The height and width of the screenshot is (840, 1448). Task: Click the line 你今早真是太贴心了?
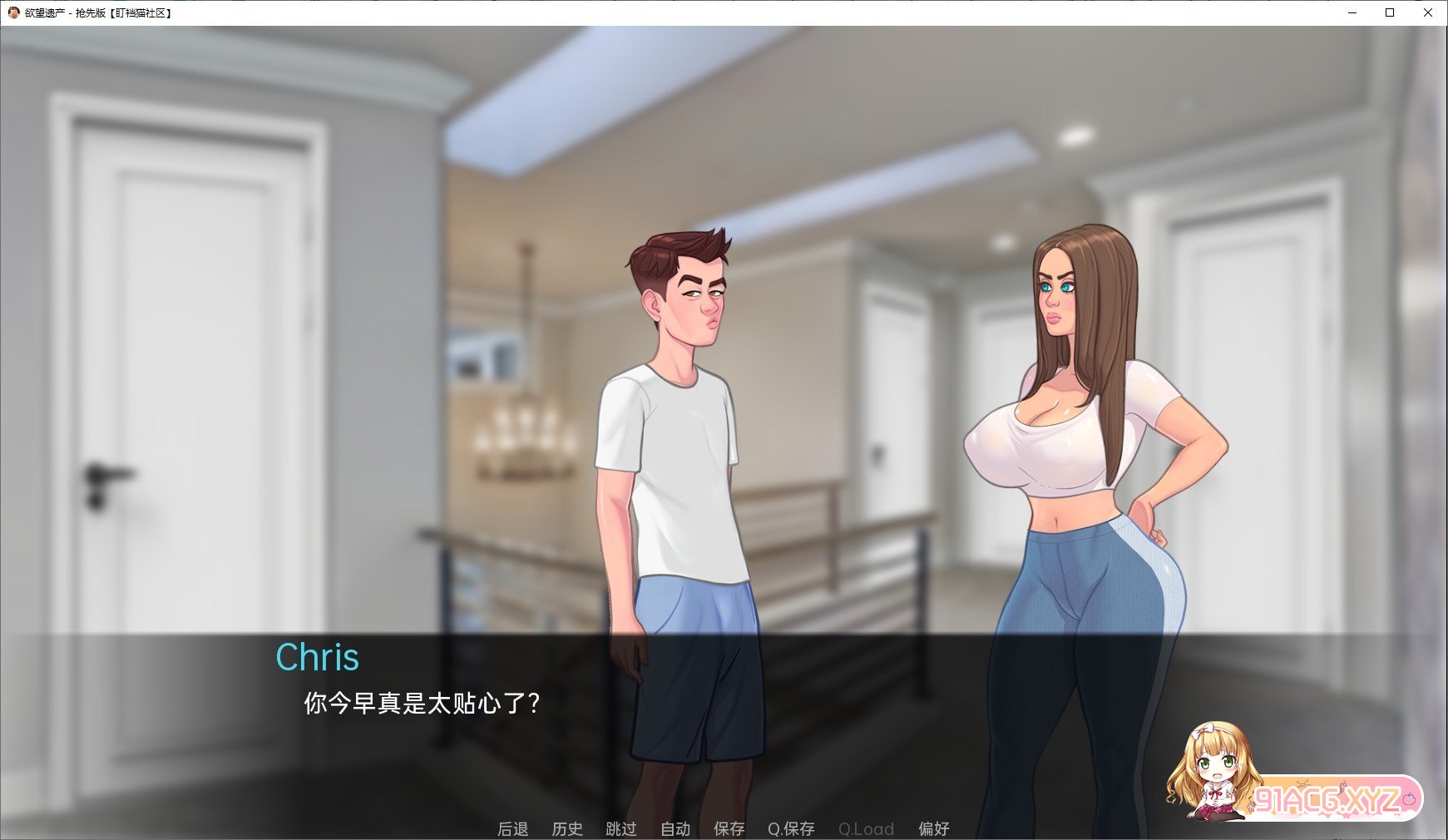pos(418,703)
